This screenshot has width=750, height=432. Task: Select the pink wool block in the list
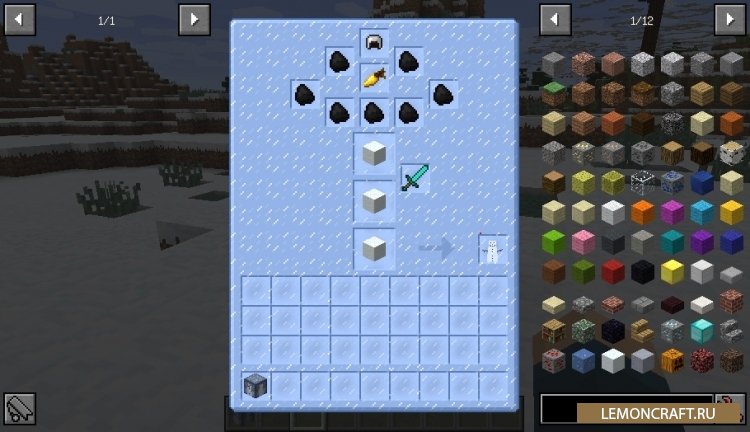pyautogui.click(x=583, y=242)
